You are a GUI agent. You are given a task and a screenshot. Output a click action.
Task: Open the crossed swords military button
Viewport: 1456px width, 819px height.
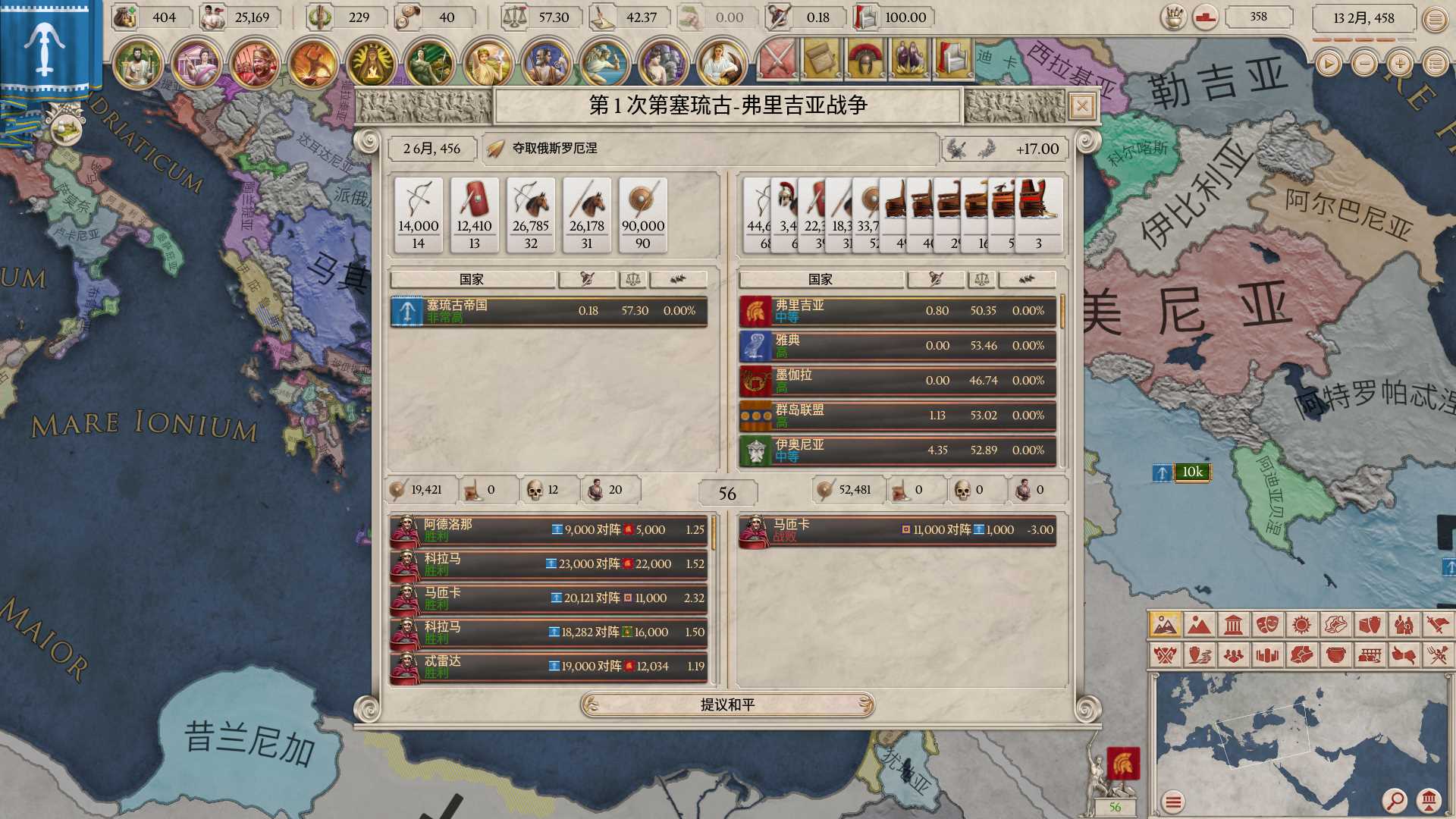[x=777, y=58]
